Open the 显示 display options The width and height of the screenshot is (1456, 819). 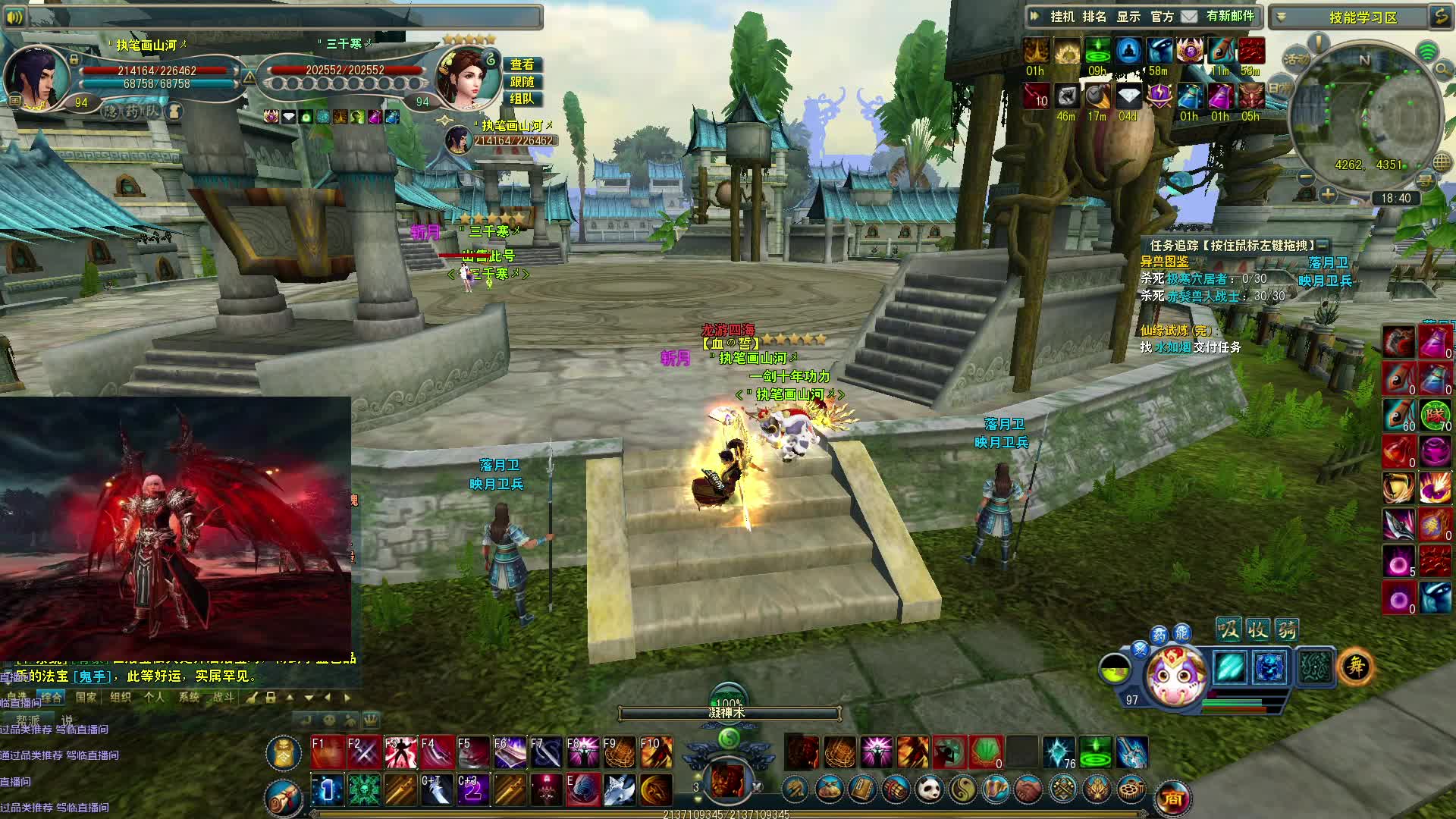click(x=1128, y=17)
